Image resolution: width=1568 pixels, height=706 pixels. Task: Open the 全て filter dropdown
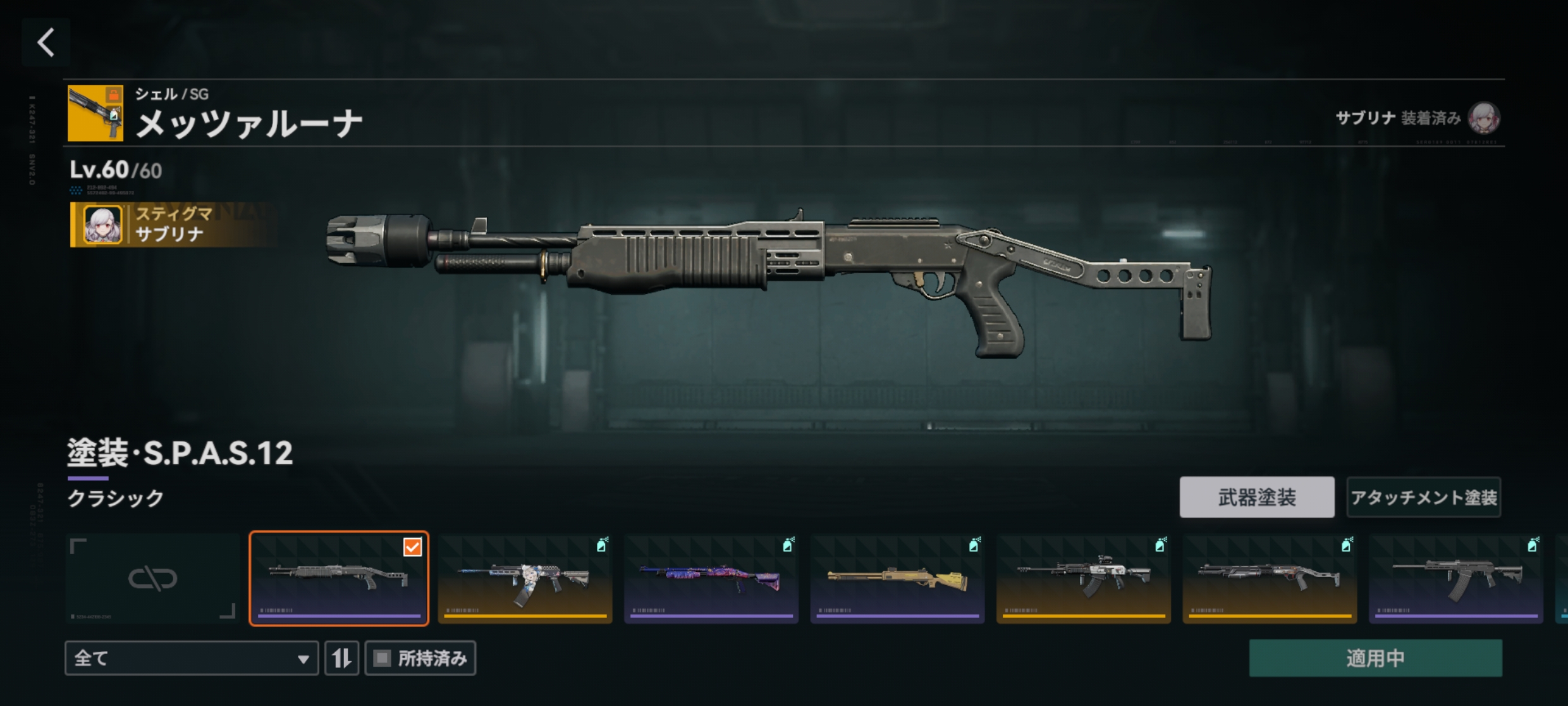pyautogui.click(x=191, y=658)
